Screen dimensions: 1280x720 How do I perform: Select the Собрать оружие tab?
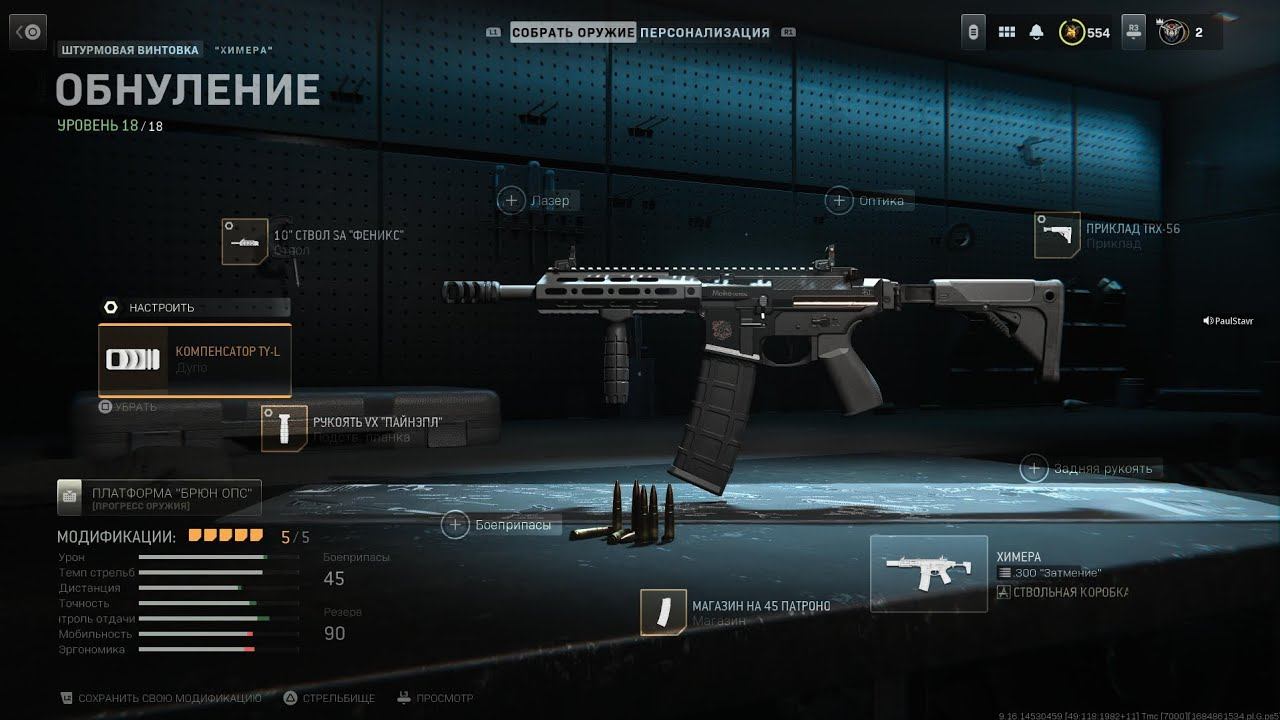coord(573,33)
